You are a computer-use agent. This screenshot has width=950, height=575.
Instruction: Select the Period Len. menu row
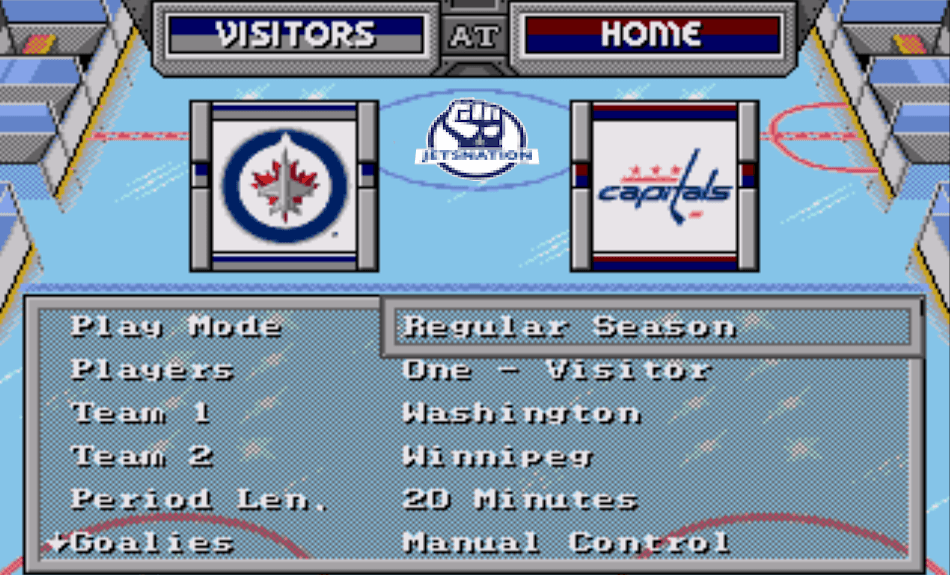coord(200,499)
